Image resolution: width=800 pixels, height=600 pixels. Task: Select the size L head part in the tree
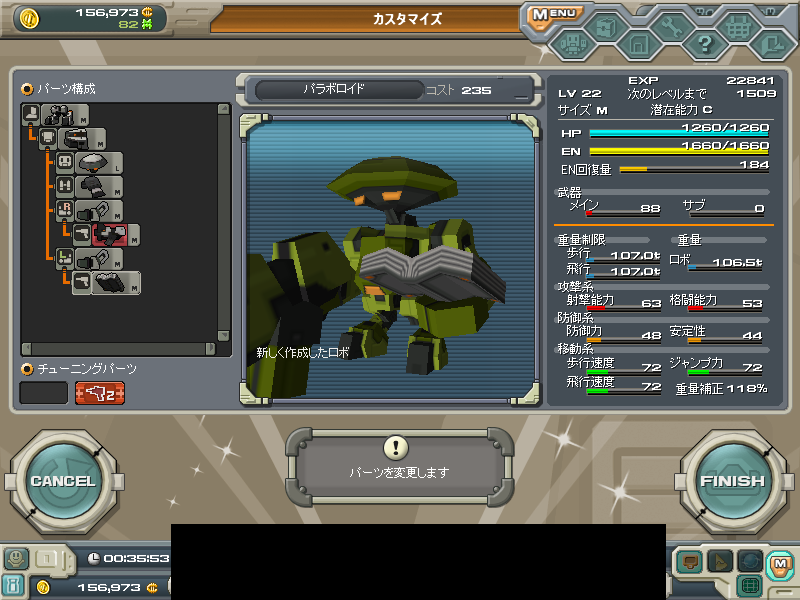click(x=97, y=163)
